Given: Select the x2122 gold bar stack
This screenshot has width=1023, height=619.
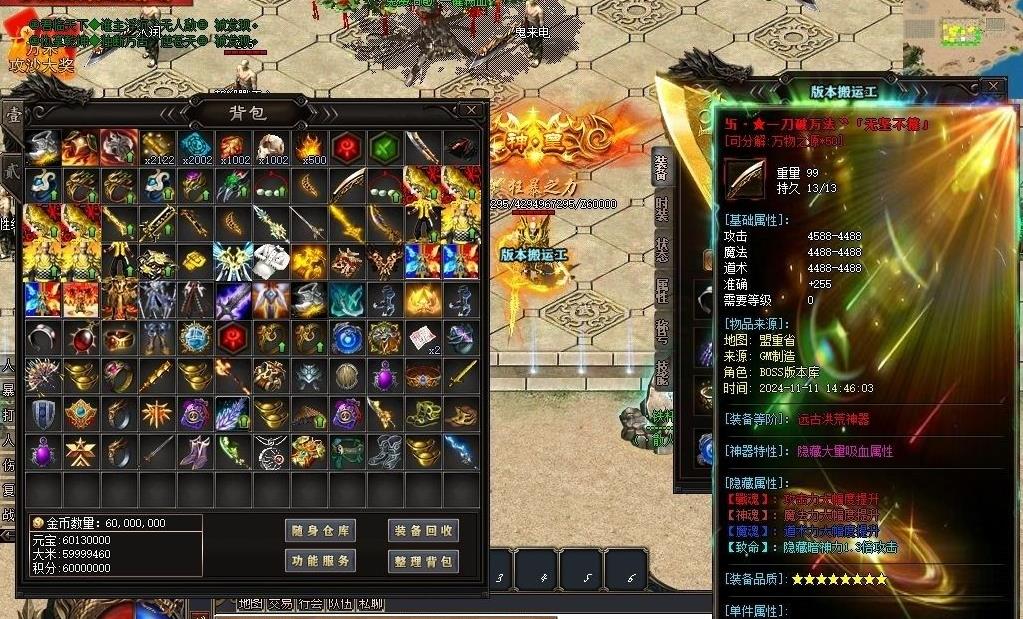Looking at the screenshot, I should point(158,148).
